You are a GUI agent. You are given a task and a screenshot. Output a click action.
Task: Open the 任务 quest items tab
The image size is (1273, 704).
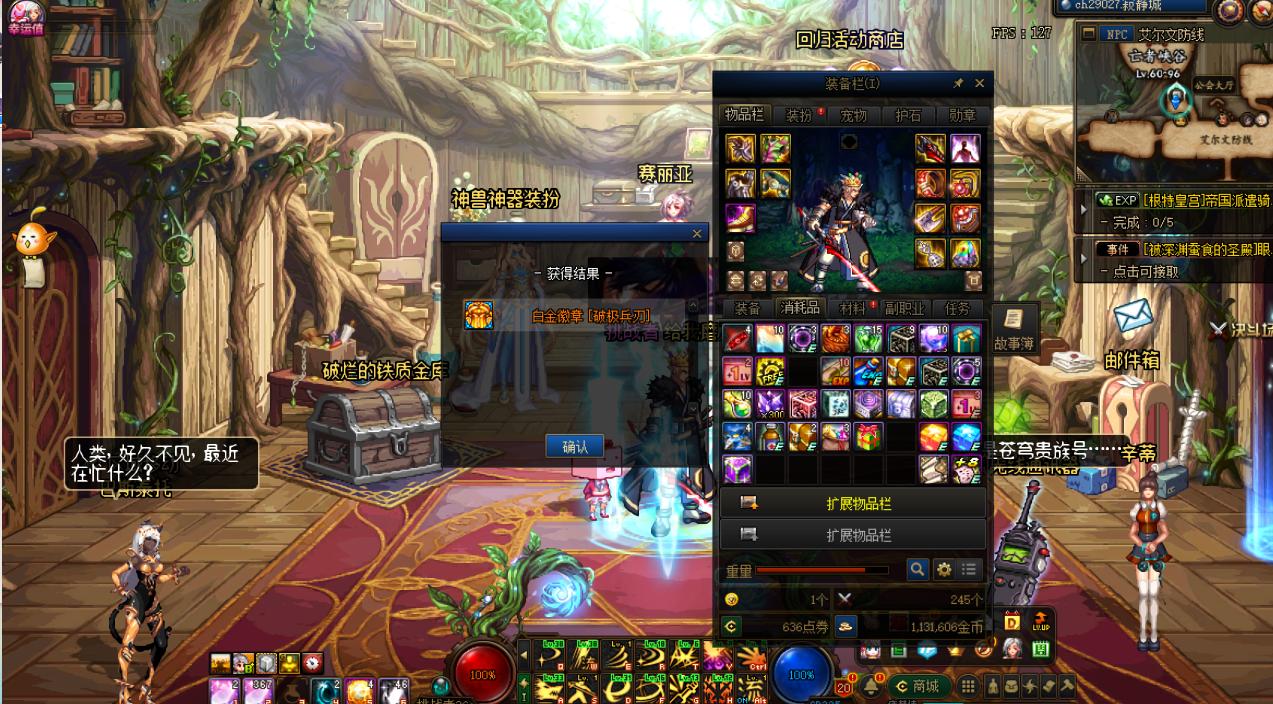click(x=957, y=308)
